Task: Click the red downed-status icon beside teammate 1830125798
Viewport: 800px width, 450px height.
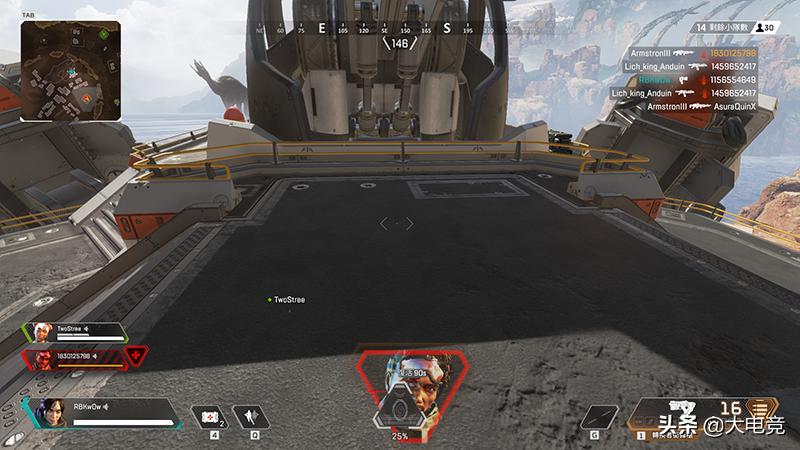Action: click(x=136, y=357)
